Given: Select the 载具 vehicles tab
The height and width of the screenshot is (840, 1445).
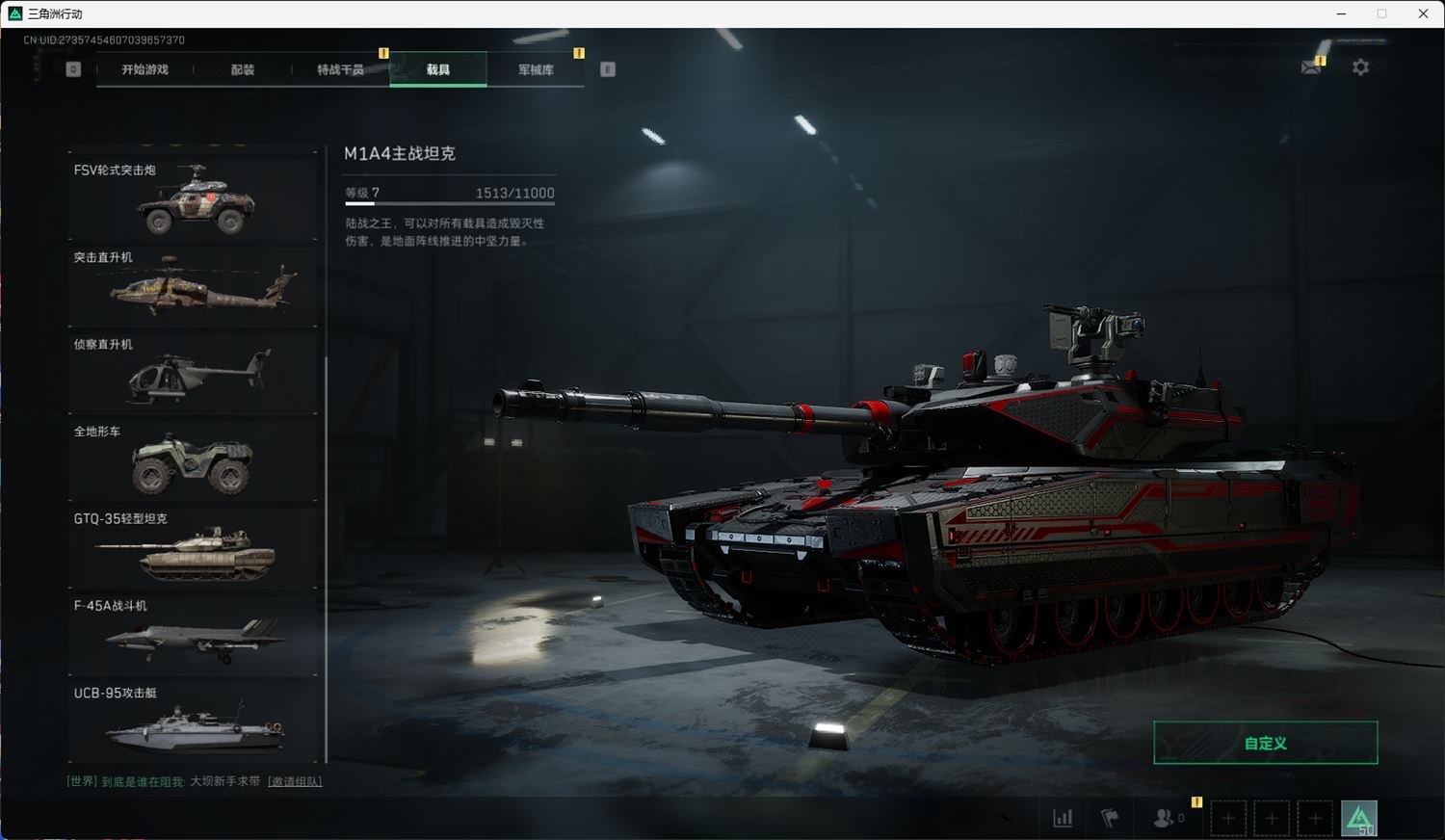Looking at the screenshot, I should tap(438, 69).
